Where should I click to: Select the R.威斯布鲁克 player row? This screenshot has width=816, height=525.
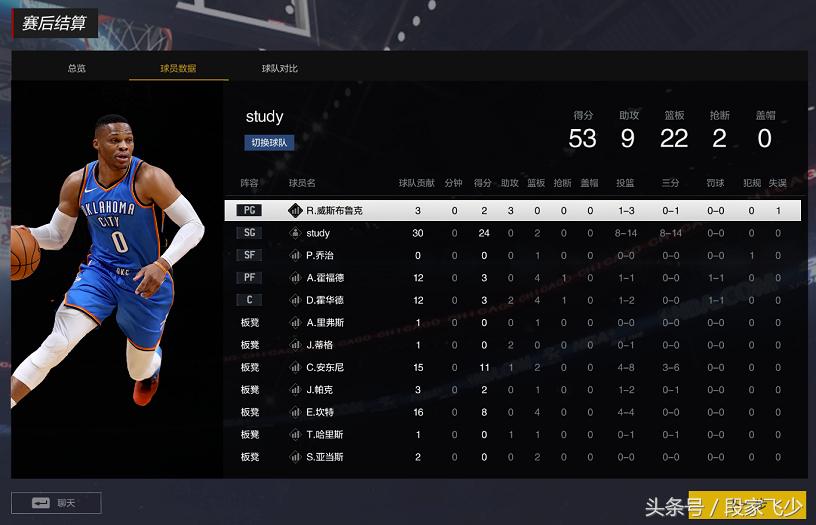(334, 211)
